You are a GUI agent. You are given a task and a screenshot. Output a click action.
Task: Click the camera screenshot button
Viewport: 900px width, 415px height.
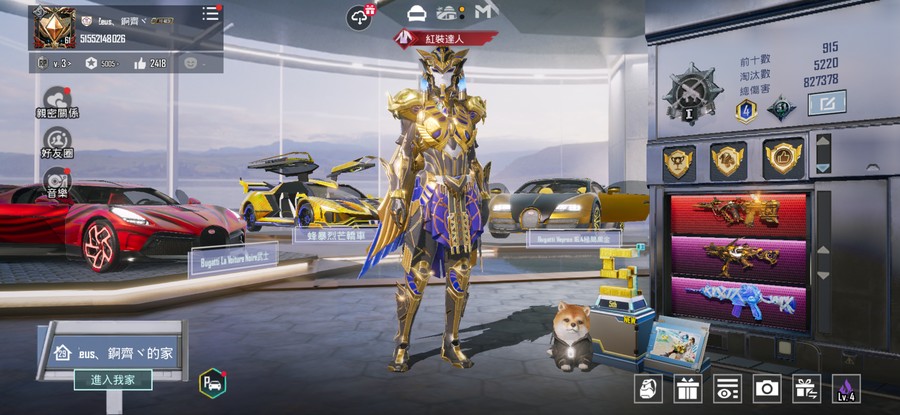pos(767,388)
